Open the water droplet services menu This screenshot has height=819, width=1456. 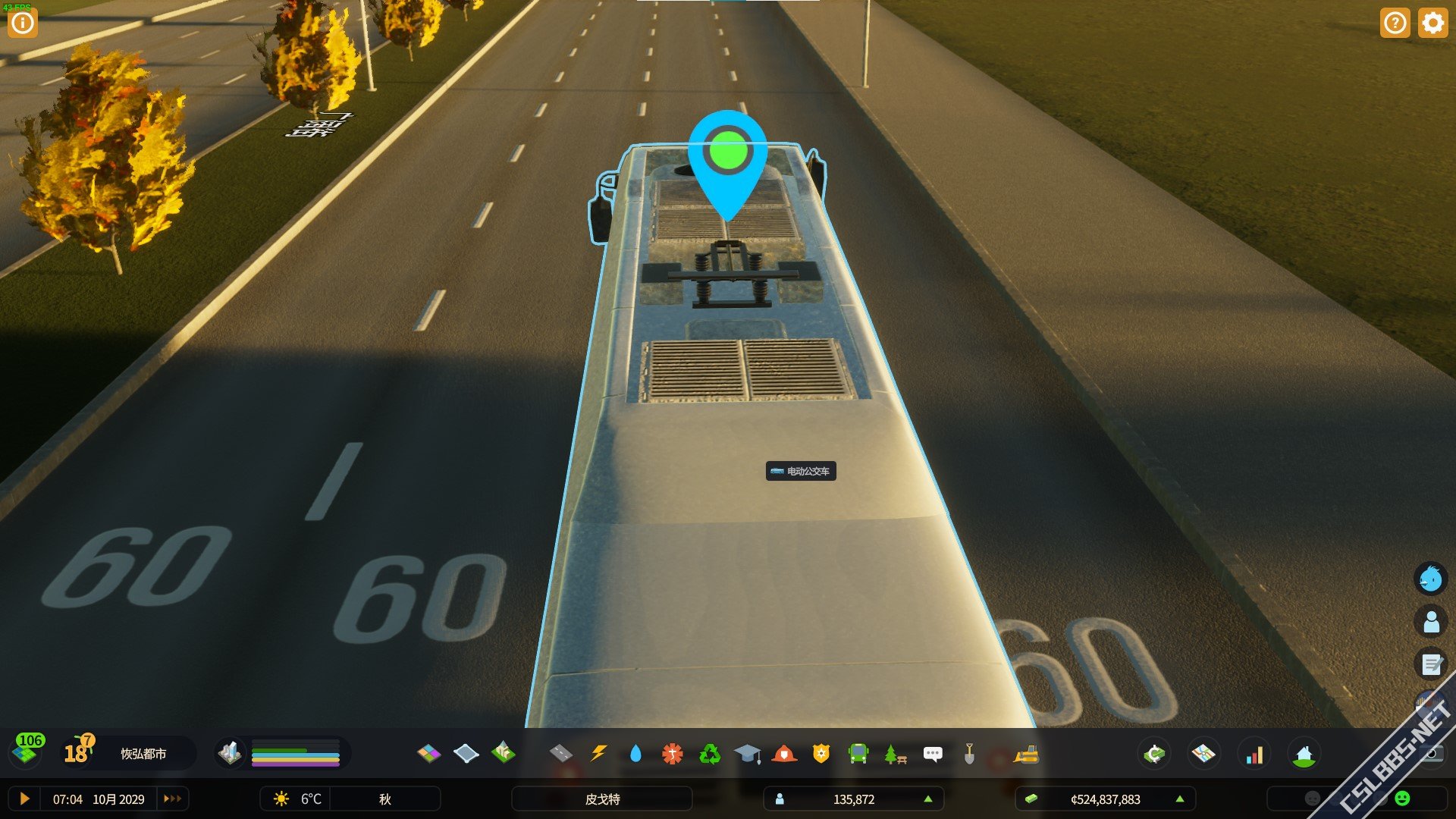click(635, 754)
